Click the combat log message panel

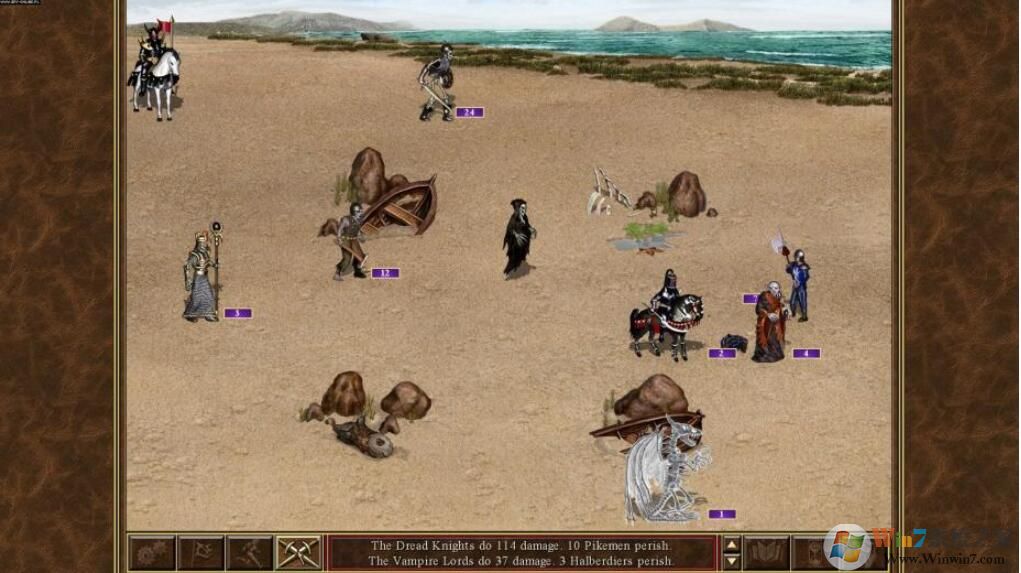pos(521,553)
